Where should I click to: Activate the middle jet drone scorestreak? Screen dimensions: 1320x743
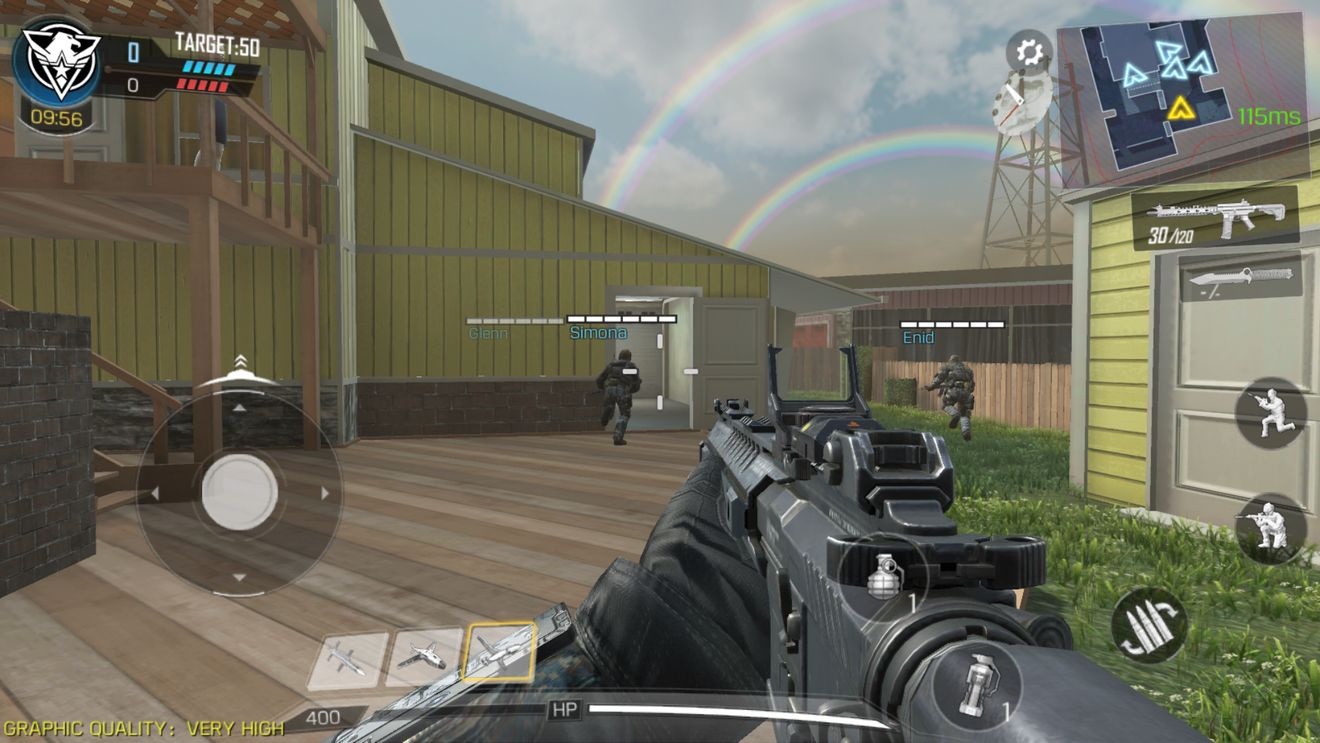(423, 658)
